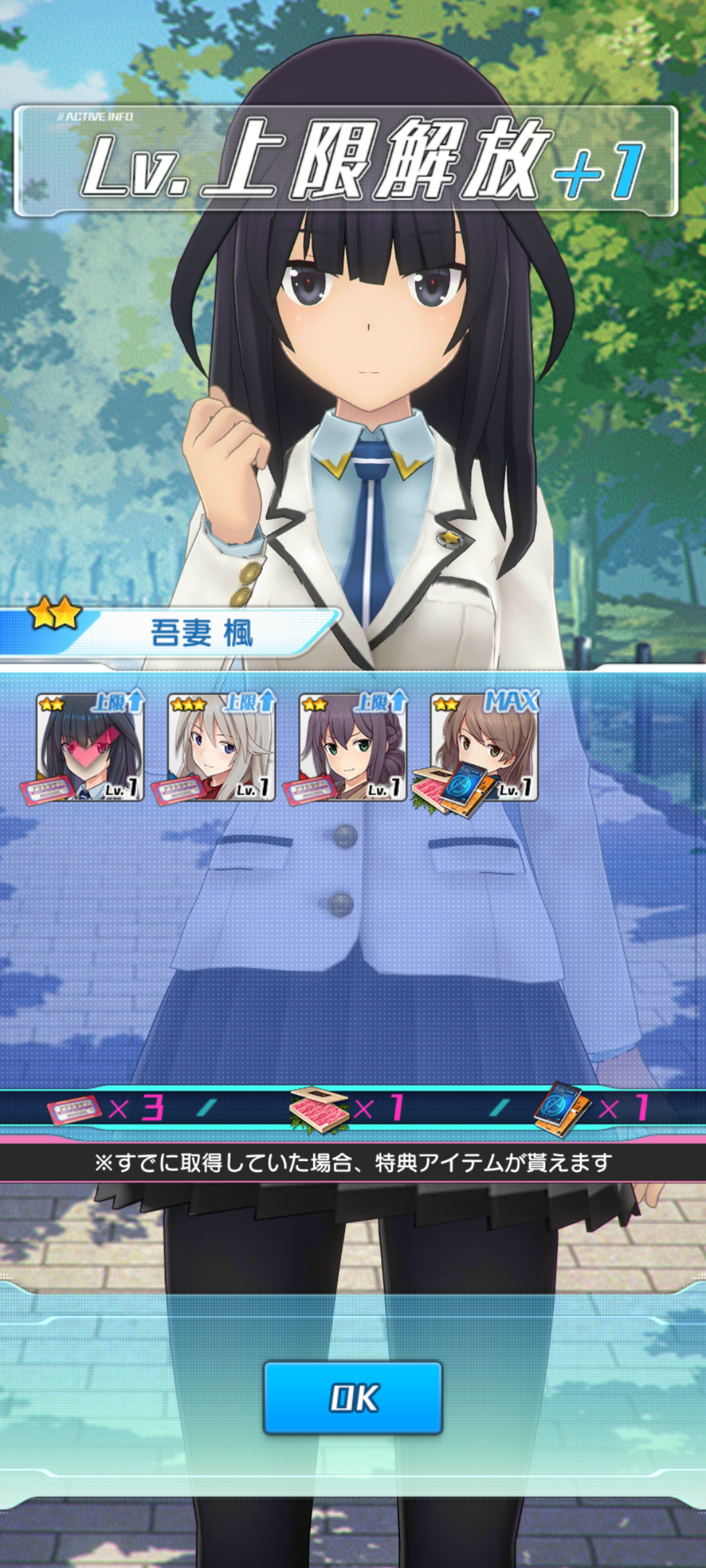This screenshot has width=706, height=1568.
Task: Choose the three-star silver-haired character card
Action: click(221, 747)
